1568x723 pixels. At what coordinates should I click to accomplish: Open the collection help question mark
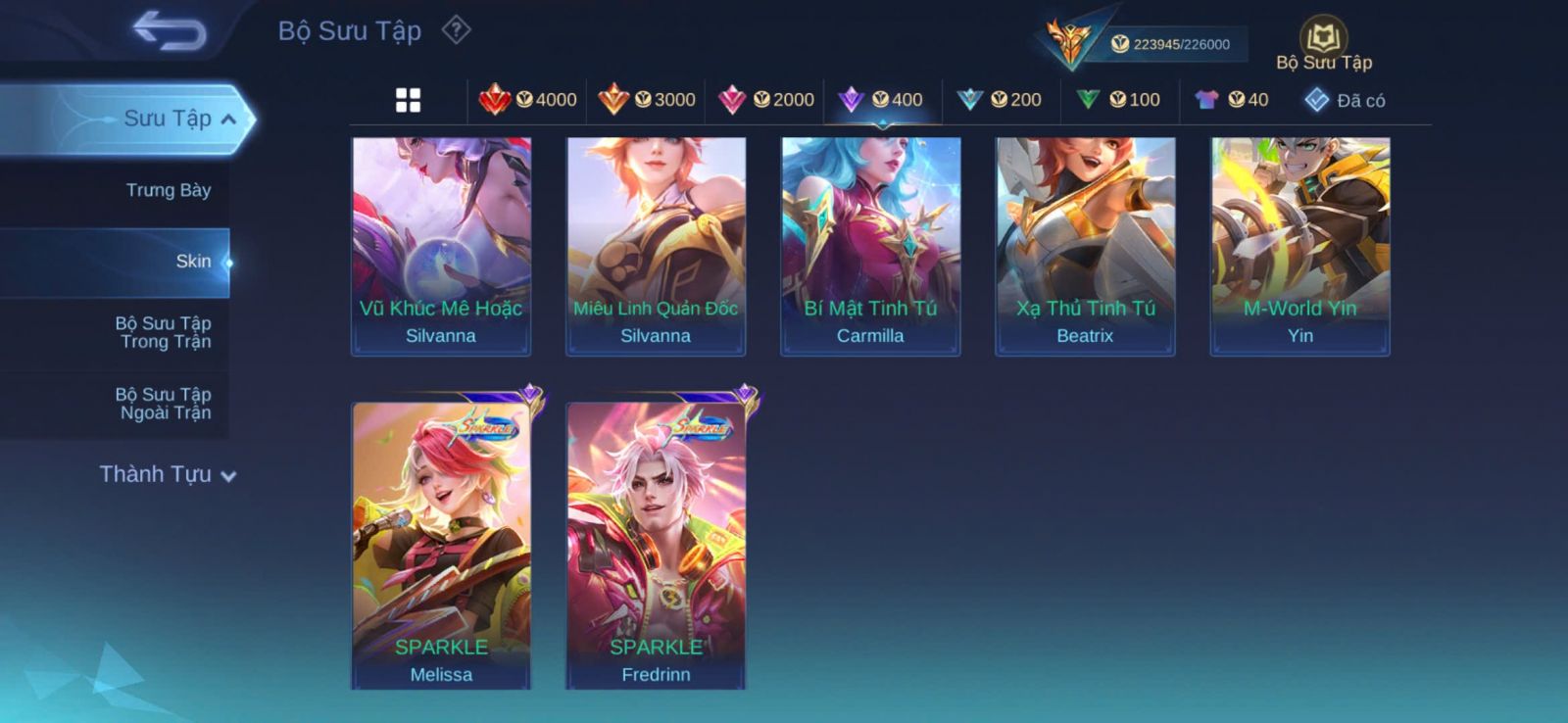tap(456, 30)
